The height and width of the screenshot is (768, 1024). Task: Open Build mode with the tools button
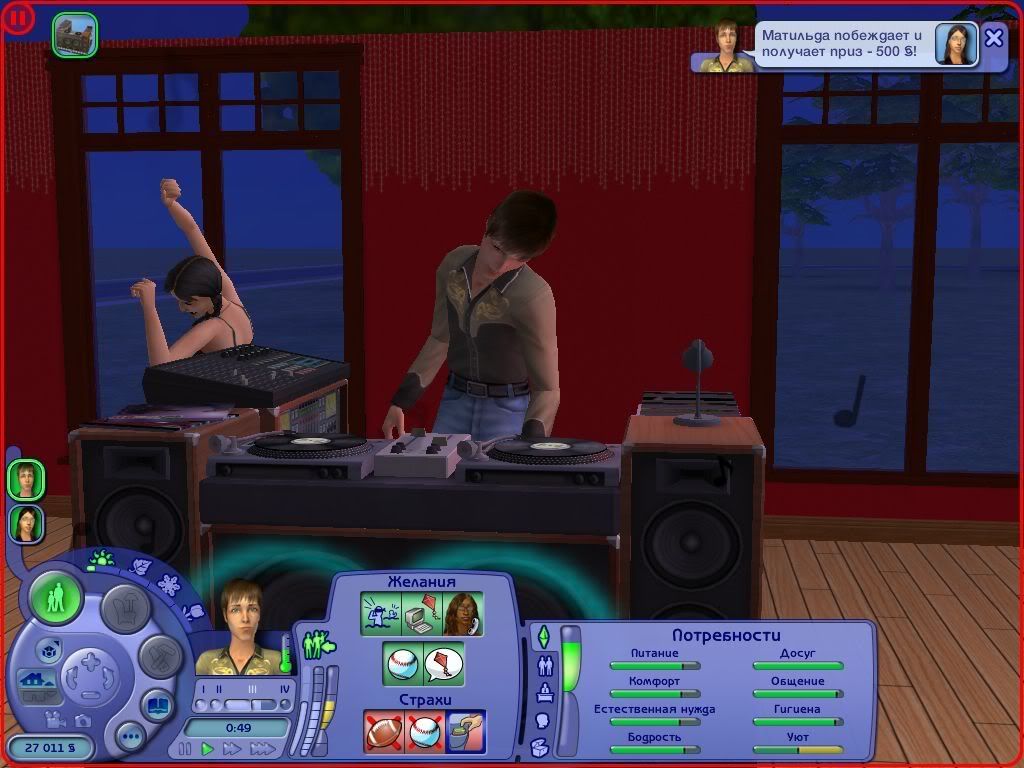[159, 656]
